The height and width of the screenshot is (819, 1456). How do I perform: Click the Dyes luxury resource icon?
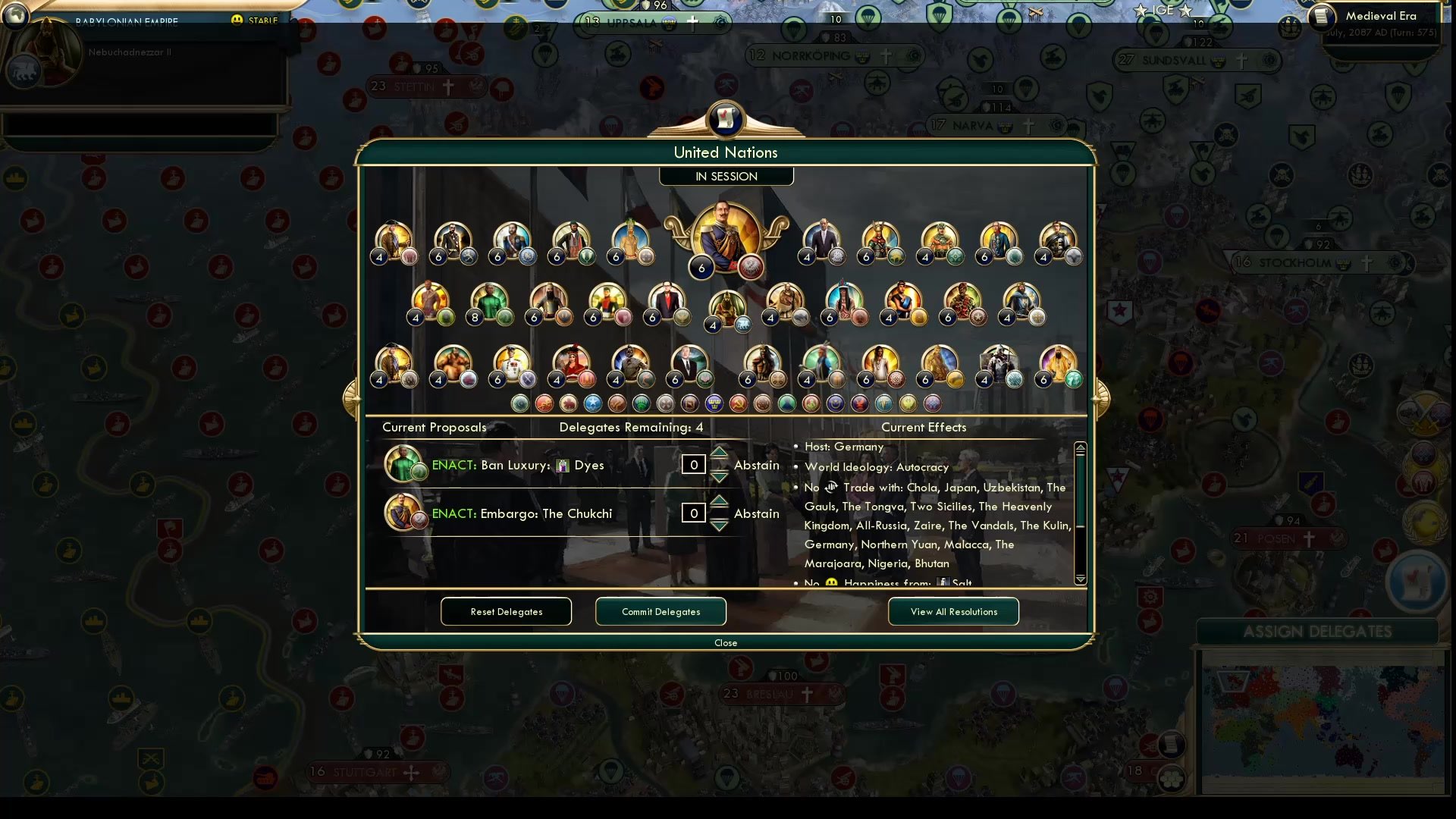click(562, 465)
